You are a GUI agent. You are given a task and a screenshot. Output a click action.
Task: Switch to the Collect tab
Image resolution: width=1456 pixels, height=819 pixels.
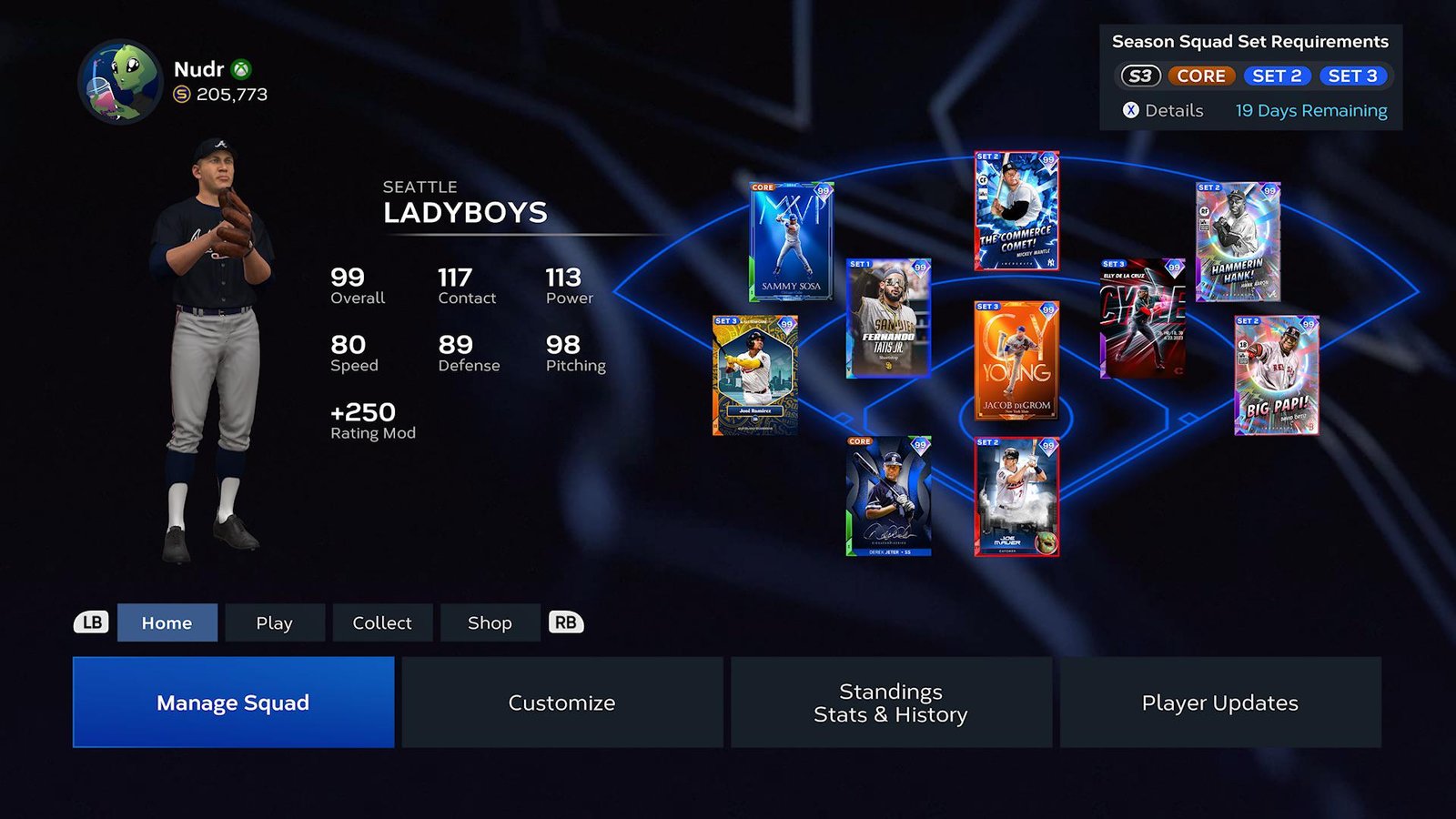pyautogui.click(x=382, y=622)
